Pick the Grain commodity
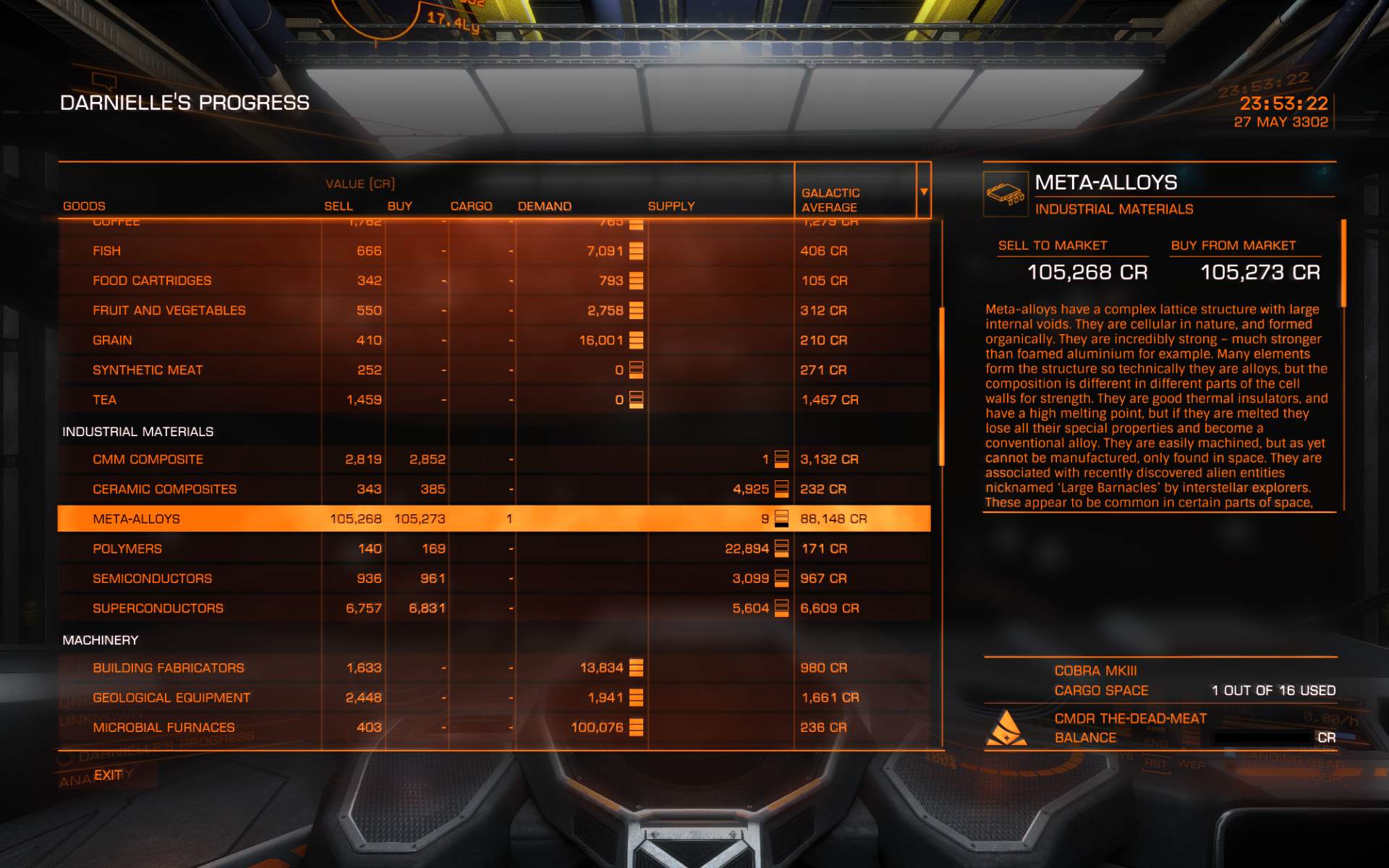Image resolution: width=1389 pixels, height=868 pixels. (x=112, y=340)
